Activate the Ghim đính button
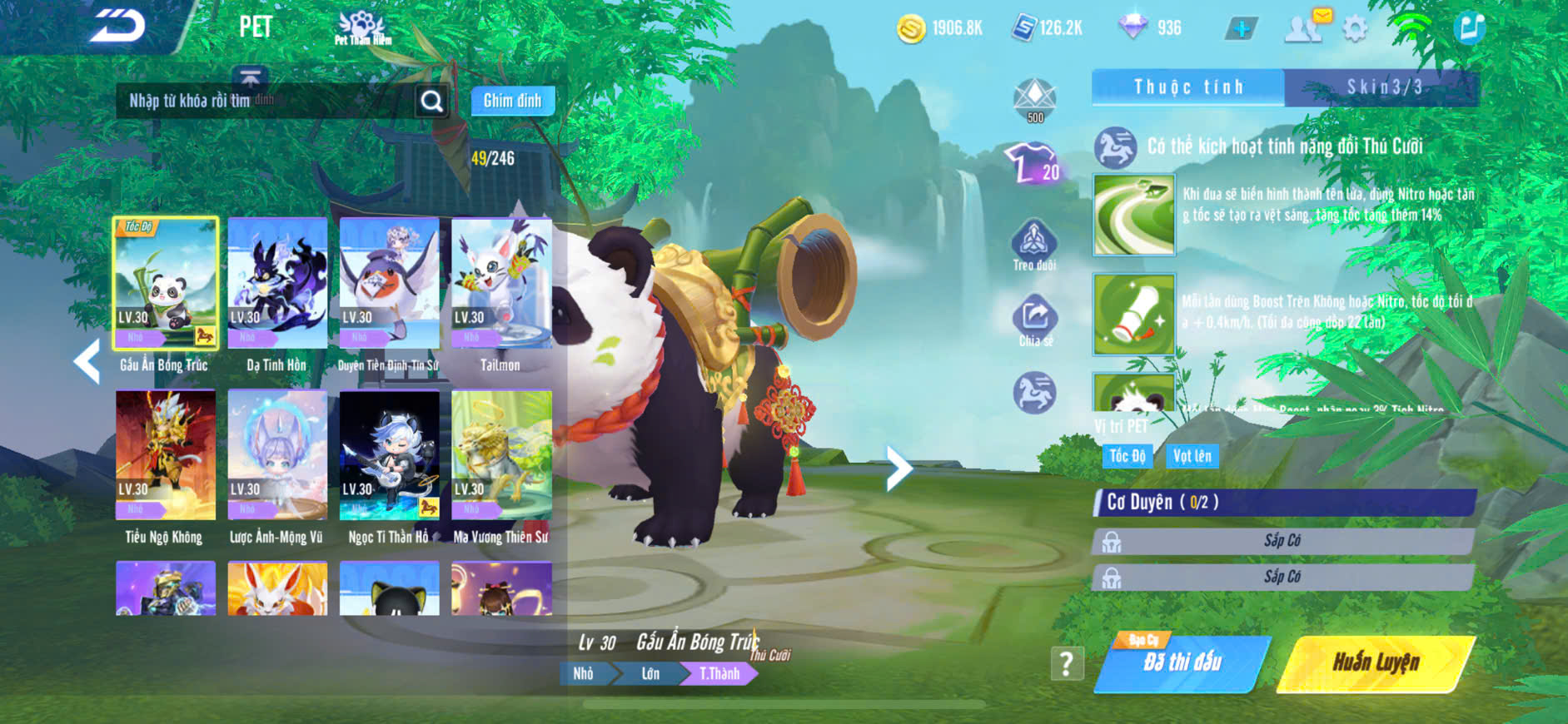Screen dimensions: 1568x724 (x=512, y=101)
